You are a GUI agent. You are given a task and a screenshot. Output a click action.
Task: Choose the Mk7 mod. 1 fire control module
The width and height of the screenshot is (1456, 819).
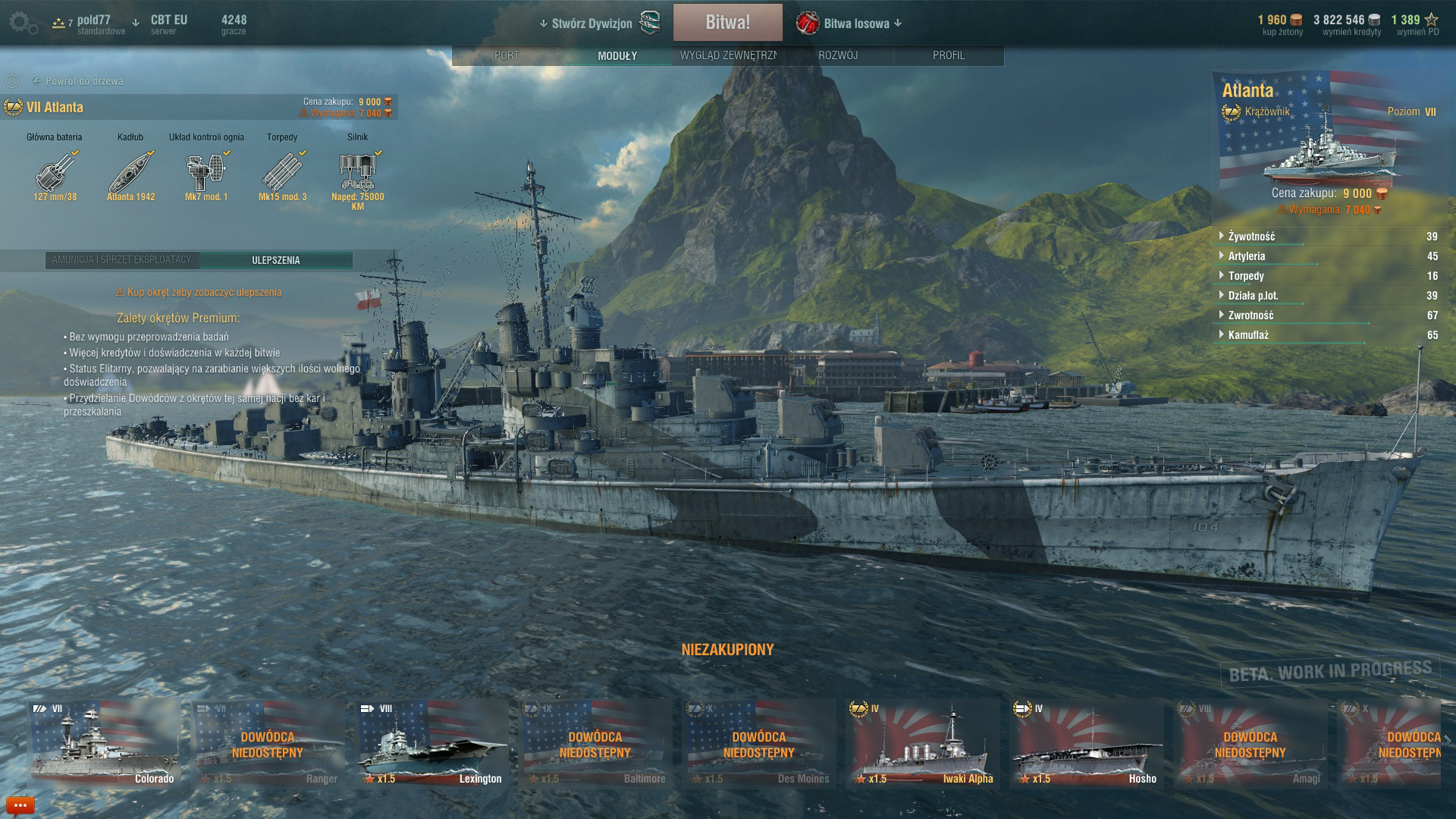click(x=206, y=172)
